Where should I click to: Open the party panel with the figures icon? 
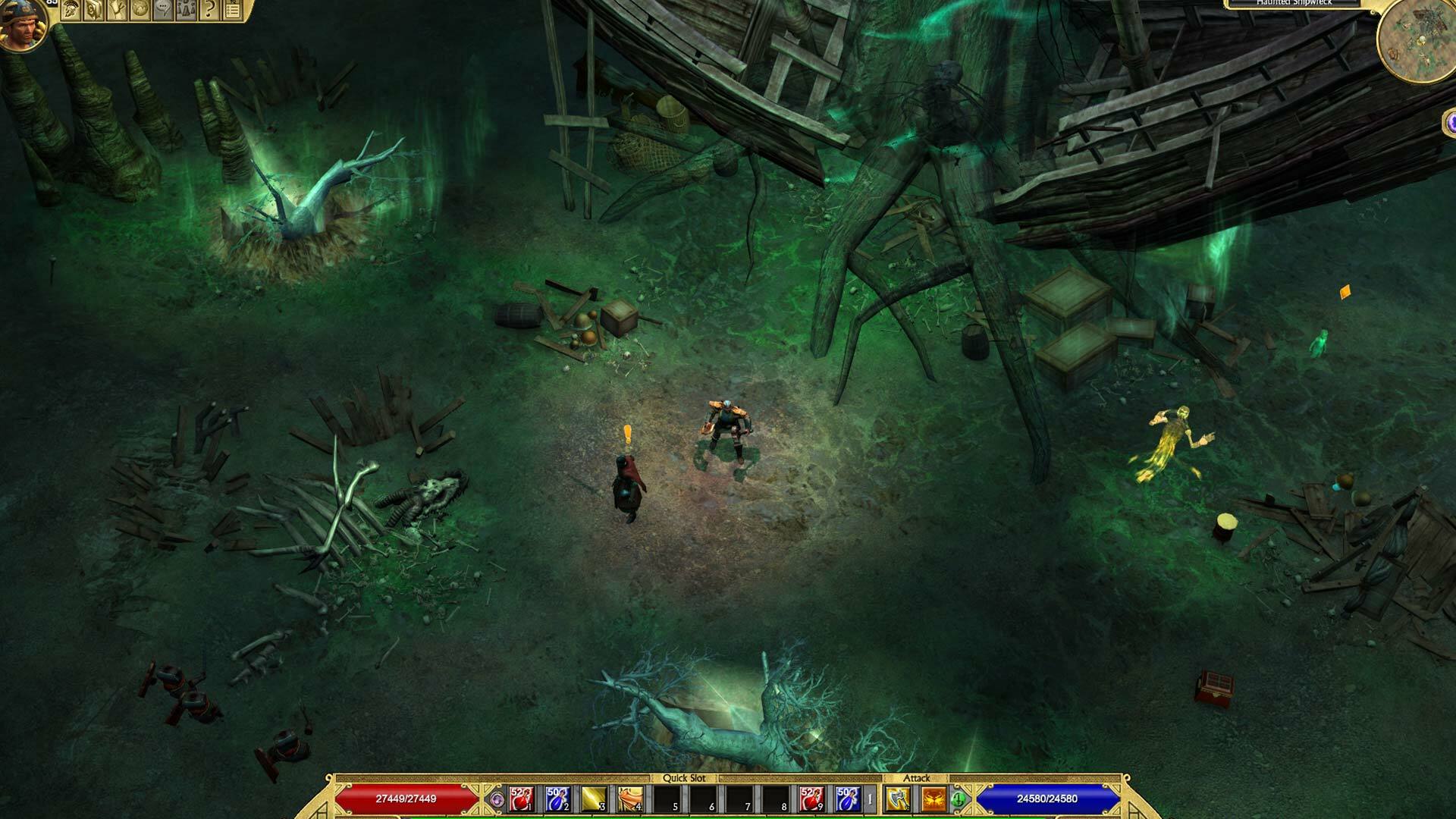tap(186, 10)
